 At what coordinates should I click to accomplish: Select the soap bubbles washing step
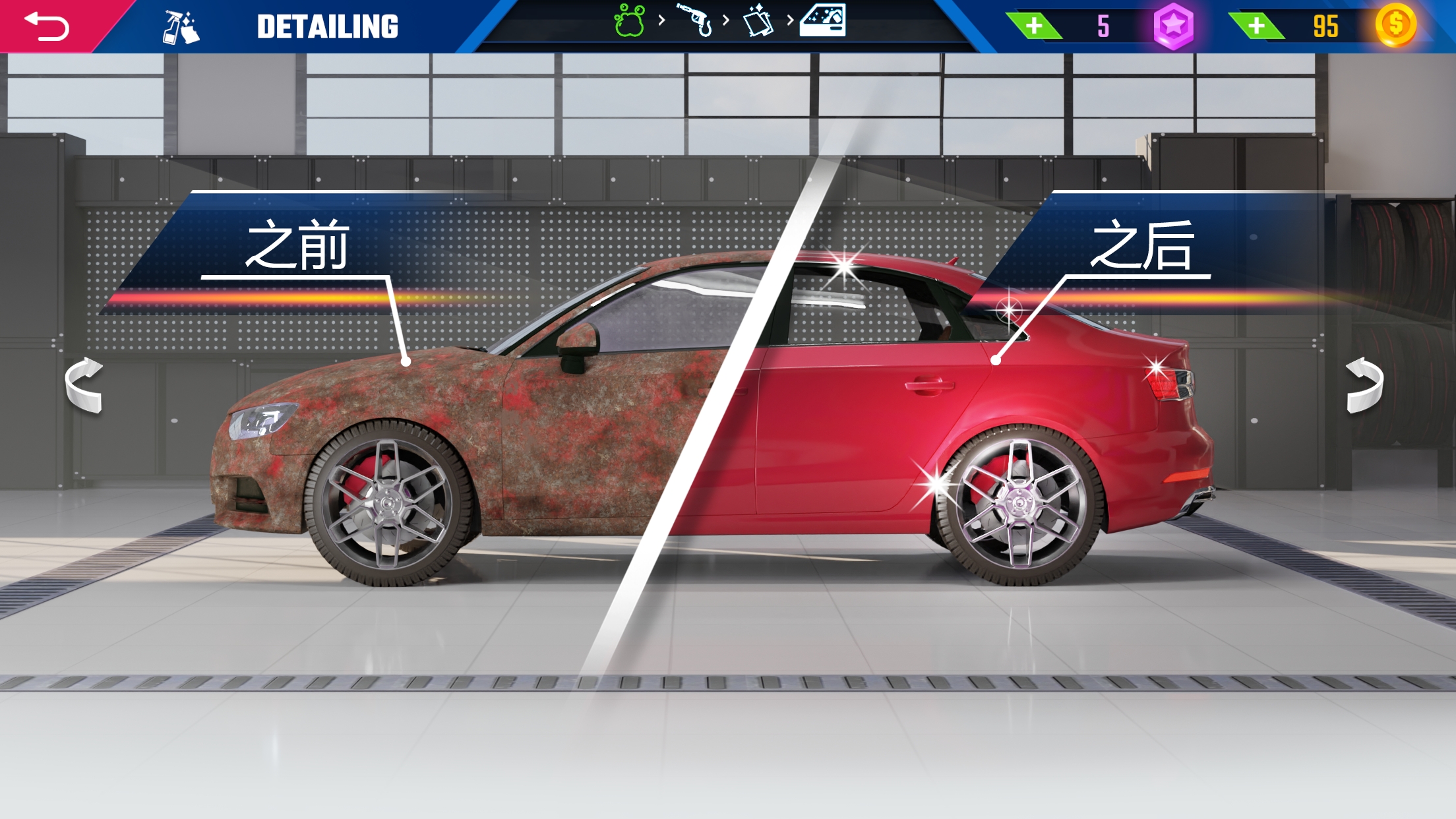coord(629,21)
